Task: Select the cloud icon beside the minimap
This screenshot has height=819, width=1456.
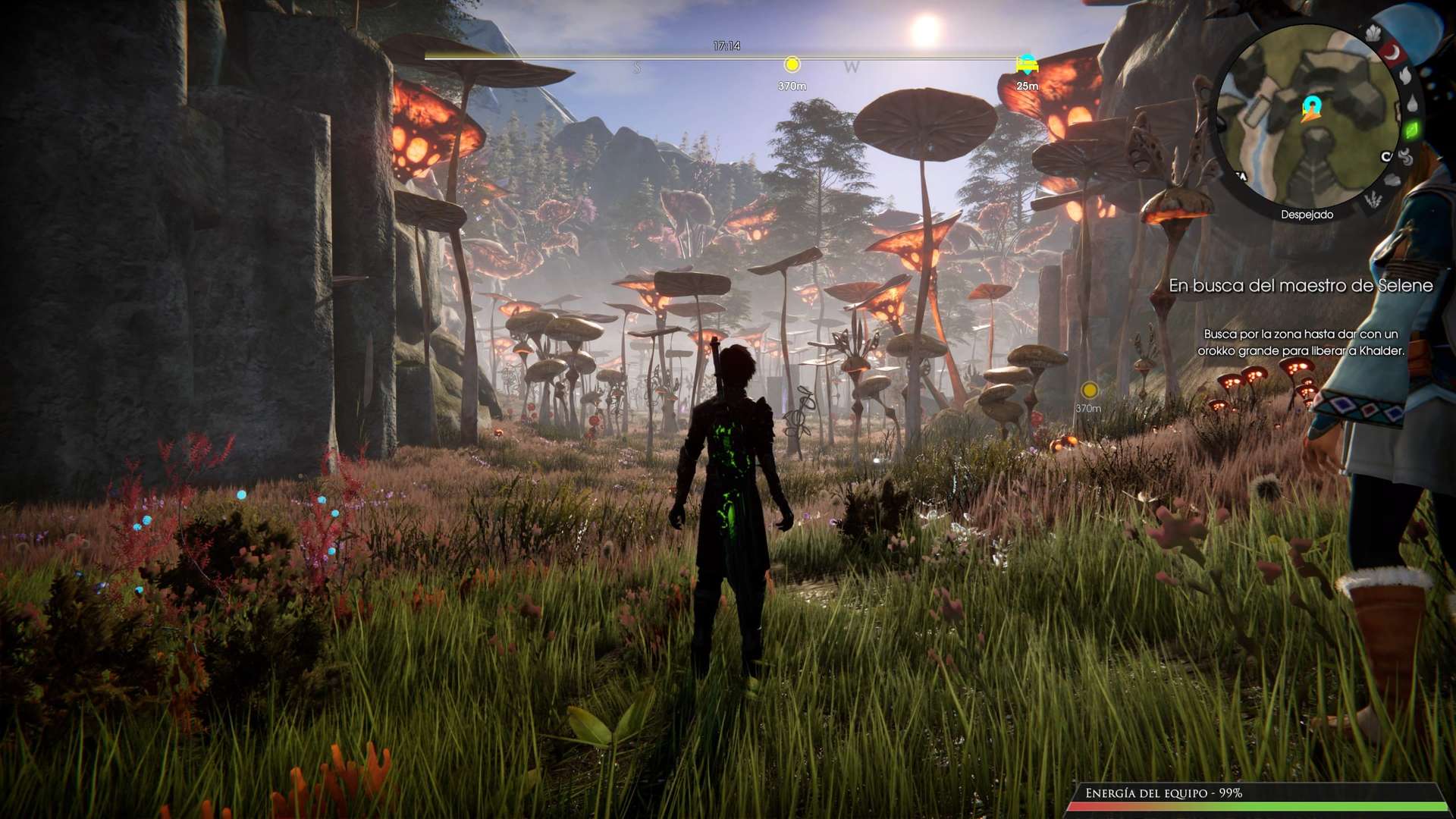Action: [x=1392, y=180]
